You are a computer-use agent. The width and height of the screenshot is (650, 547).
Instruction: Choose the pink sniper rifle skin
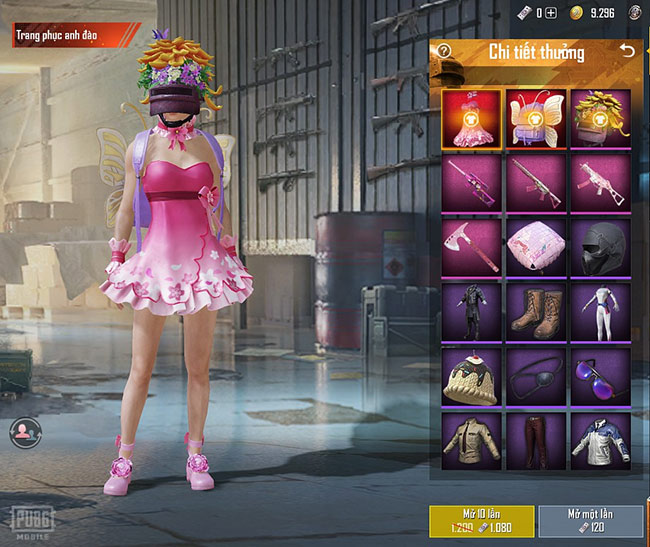coord(471,183)
